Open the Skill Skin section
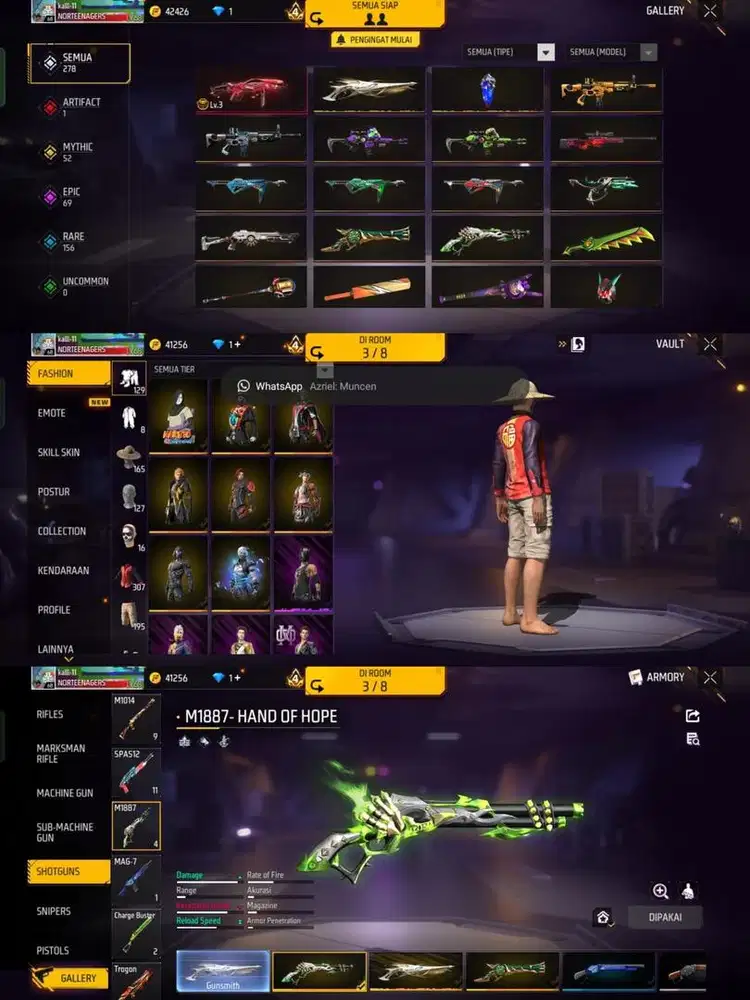The width and height of the screenshot is (750, 1000). 58,452
